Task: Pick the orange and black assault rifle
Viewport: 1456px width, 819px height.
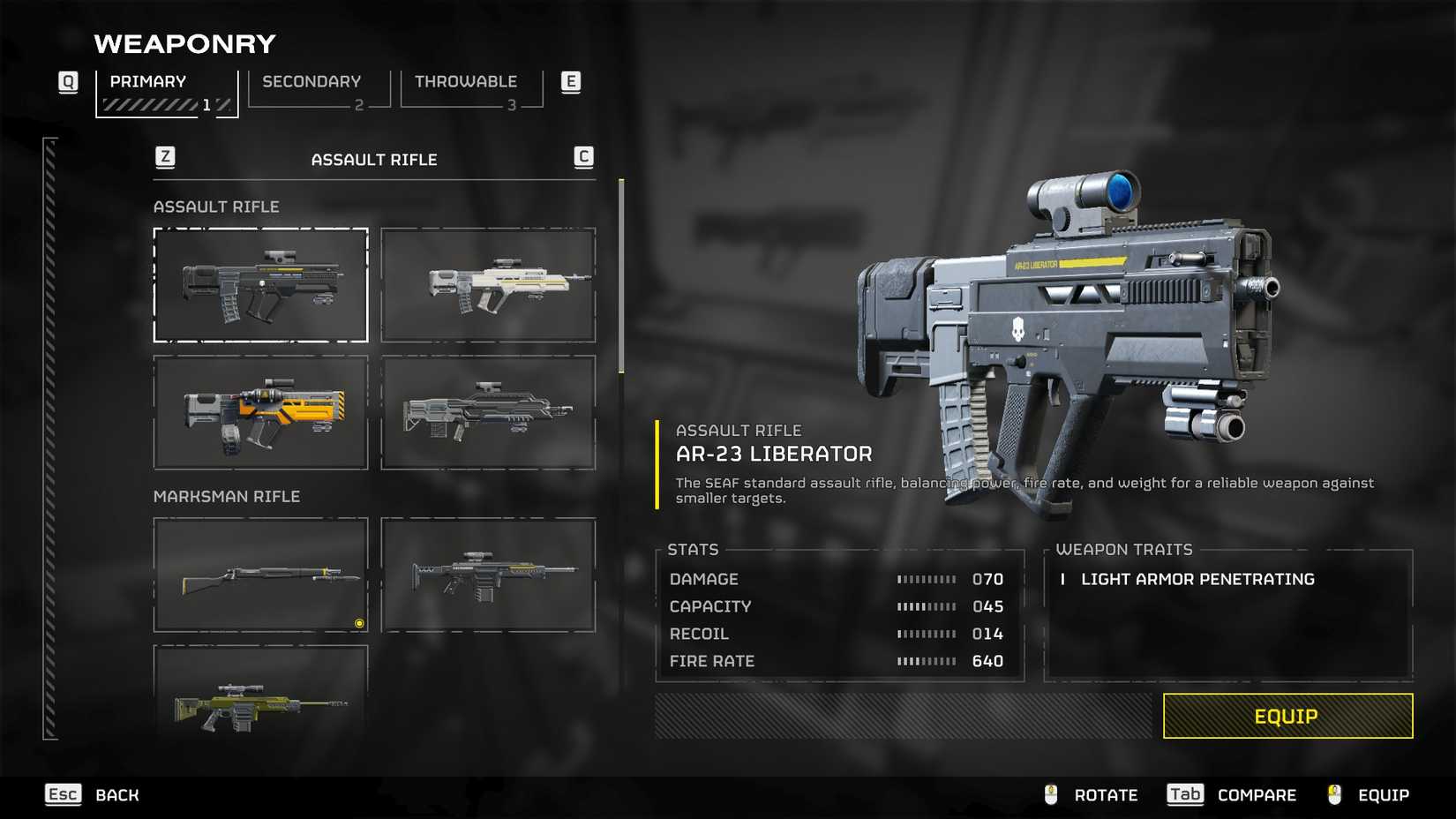Action: click(260, 412)
